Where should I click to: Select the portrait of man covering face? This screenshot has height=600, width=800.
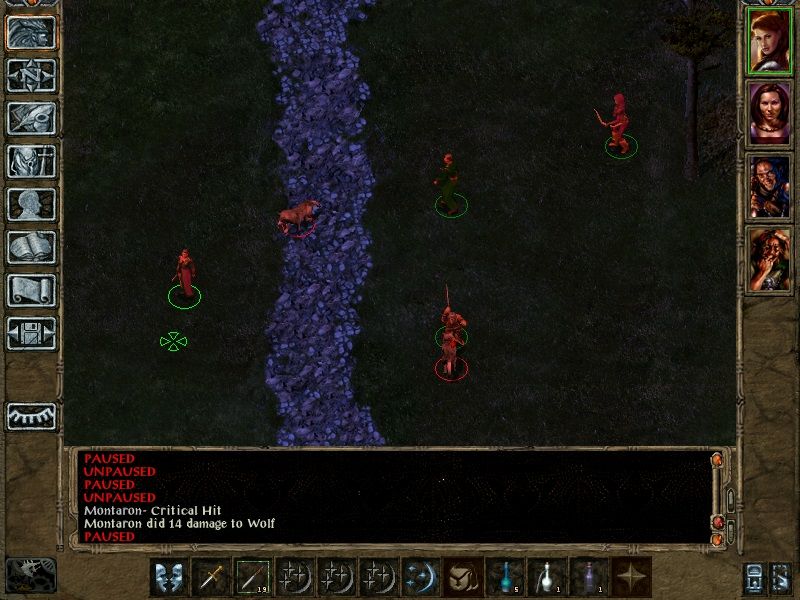pyautogui.click(x=769, y=259)
